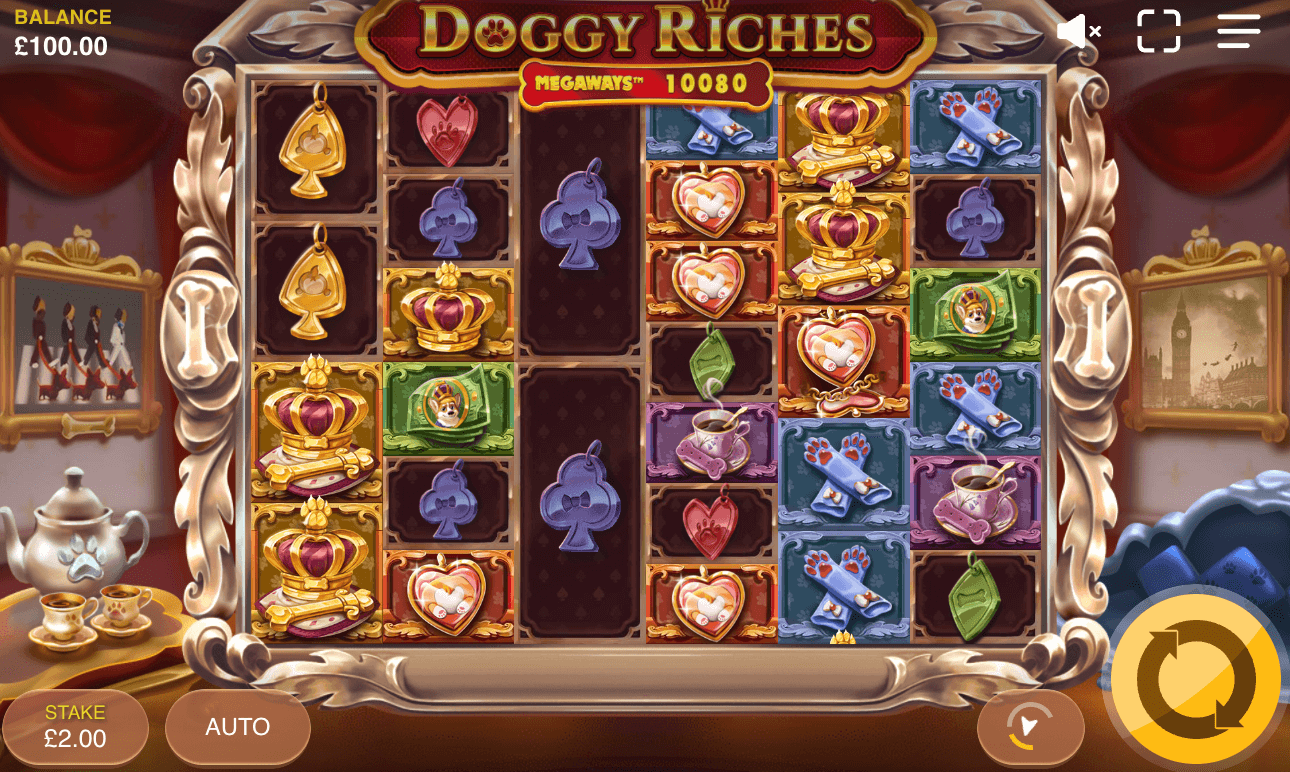Click the red heart charm symbol
This screenshot has width=1290, height=772.
point(448,131)
